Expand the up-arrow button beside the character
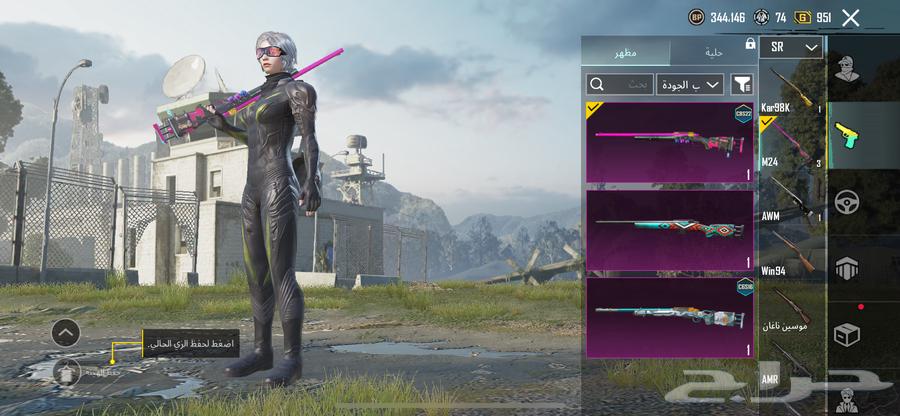The image size is (900, 416). click(x=66, y=332)
